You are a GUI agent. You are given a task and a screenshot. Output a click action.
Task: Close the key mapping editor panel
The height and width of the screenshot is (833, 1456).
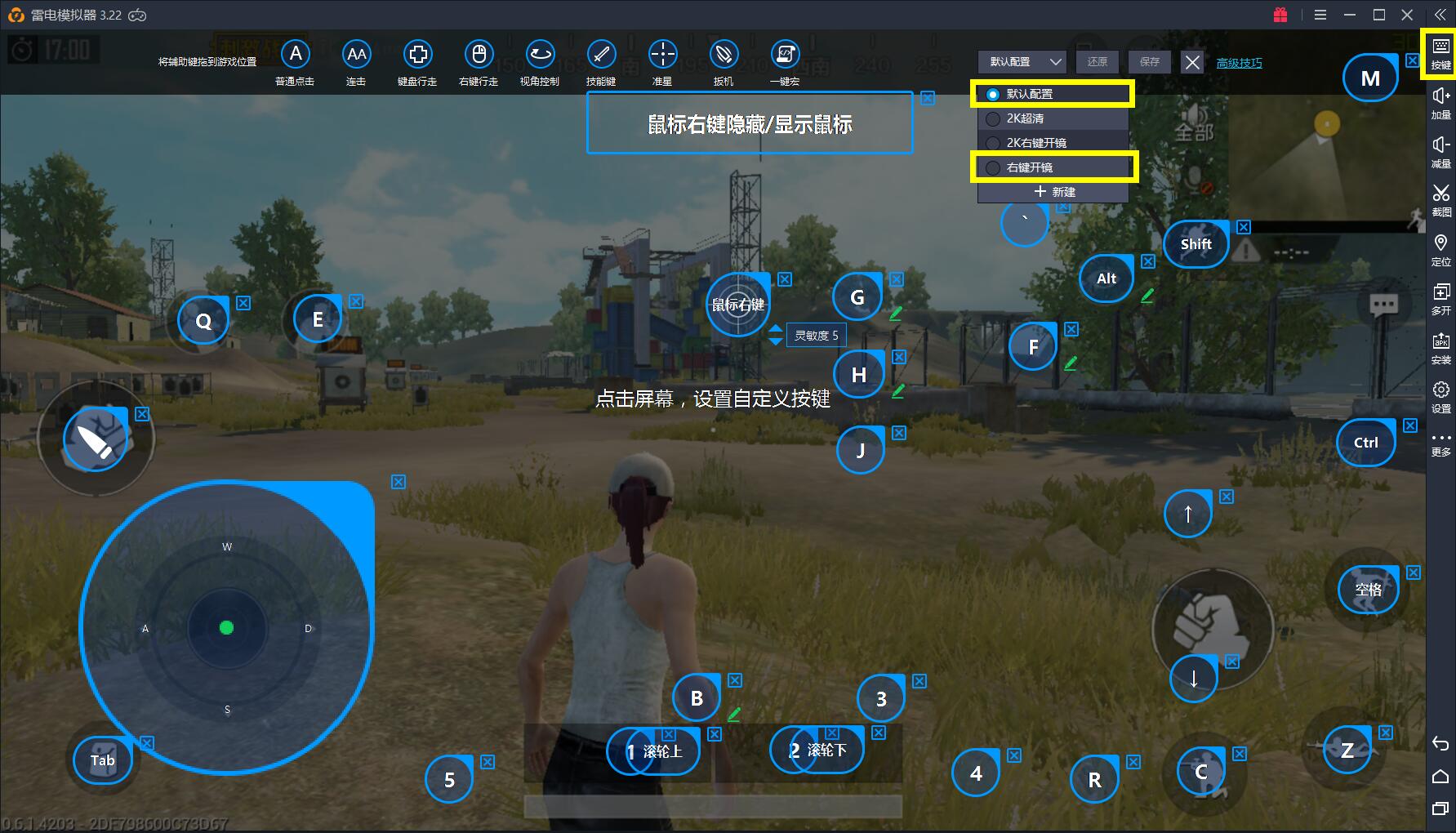click(x=1192, y=62)
